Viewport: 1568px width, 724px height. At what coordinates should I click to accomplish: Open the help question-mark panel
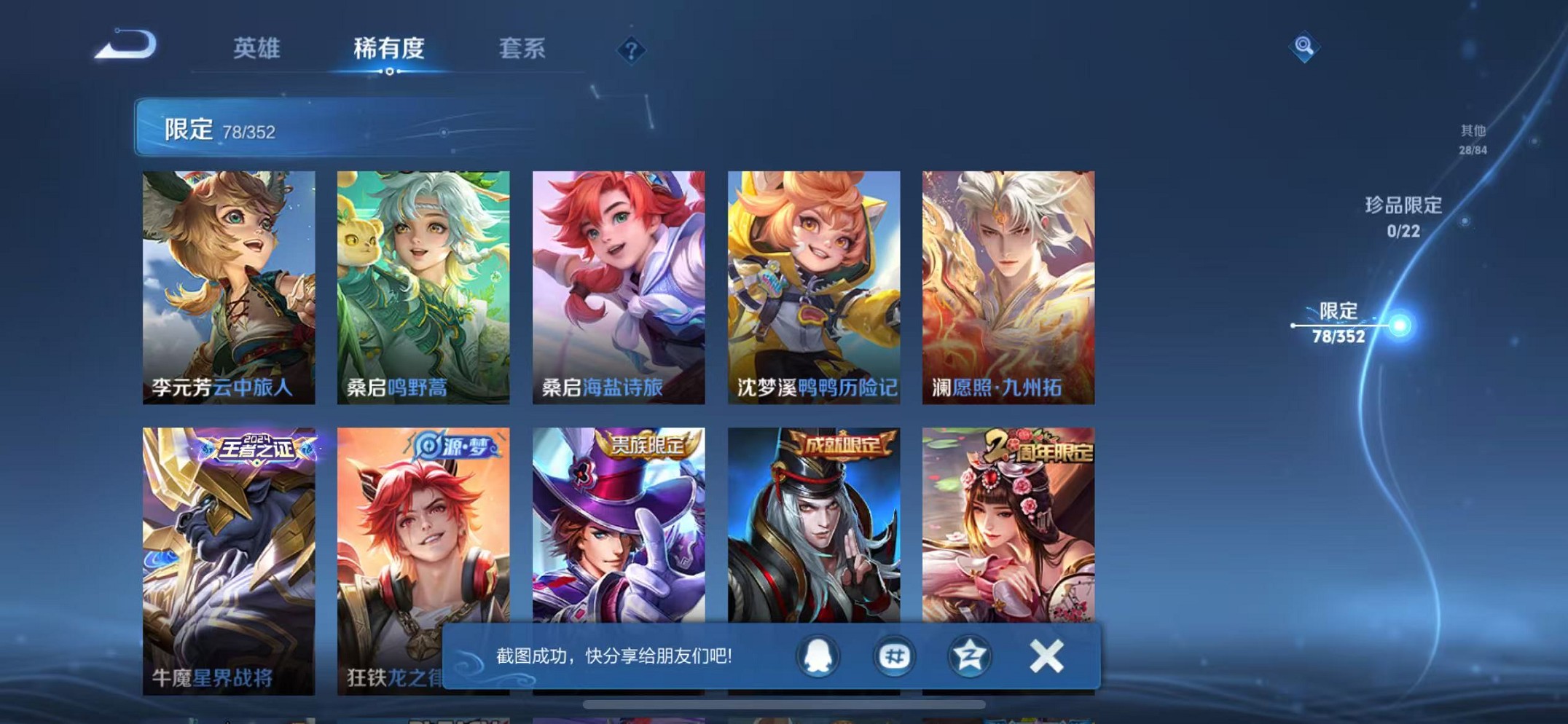631,50
